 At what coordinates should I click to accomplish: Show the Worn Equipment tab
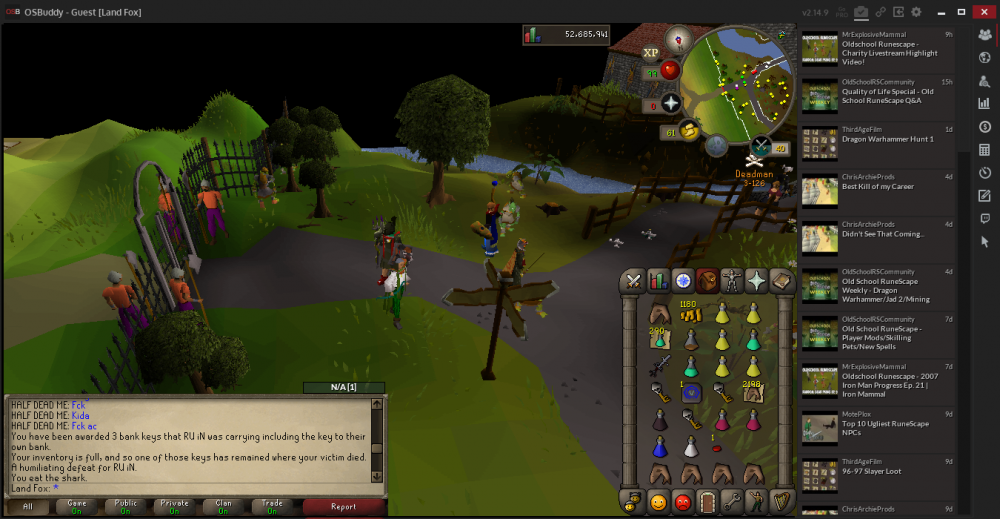pos(733,281)
